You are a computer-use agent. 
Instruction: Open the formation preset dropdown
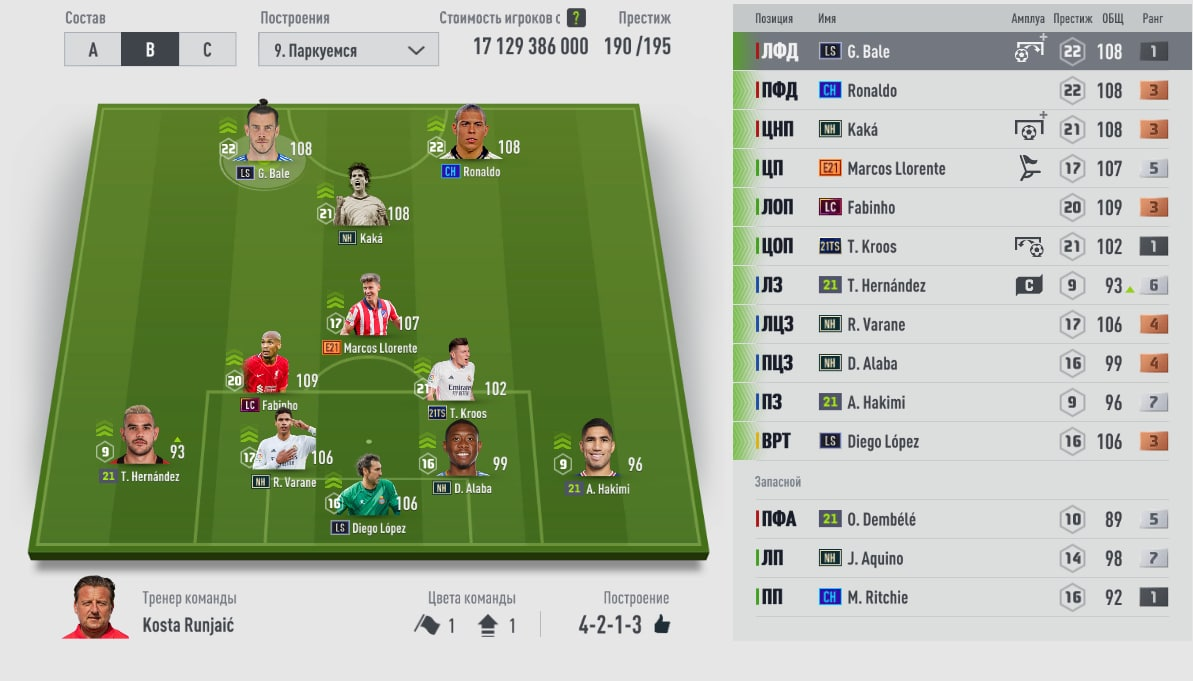click(348, 50)
